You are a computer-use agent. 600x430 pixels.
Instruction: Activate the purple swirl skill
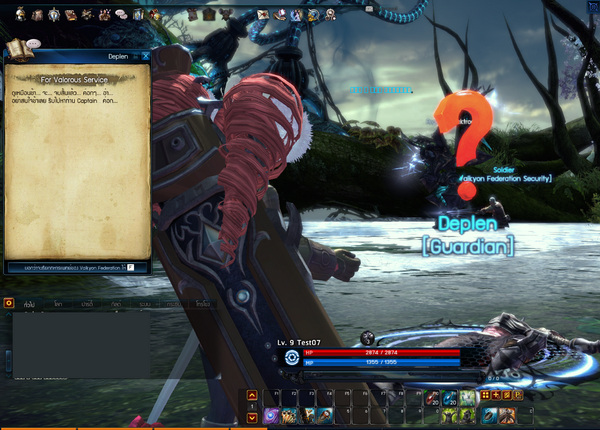(x=272, y=414)
